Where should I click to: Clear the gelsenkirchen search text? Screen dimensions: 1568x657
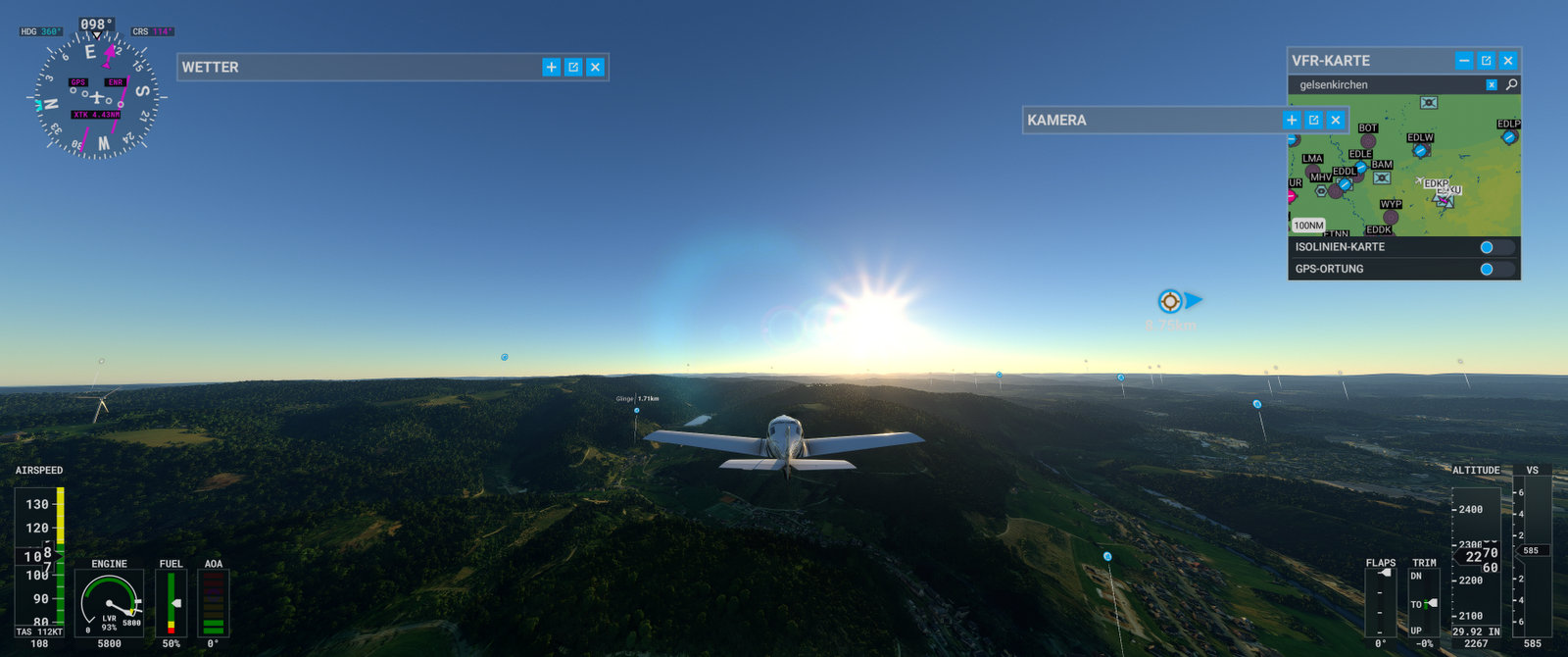pos(1492,85)
